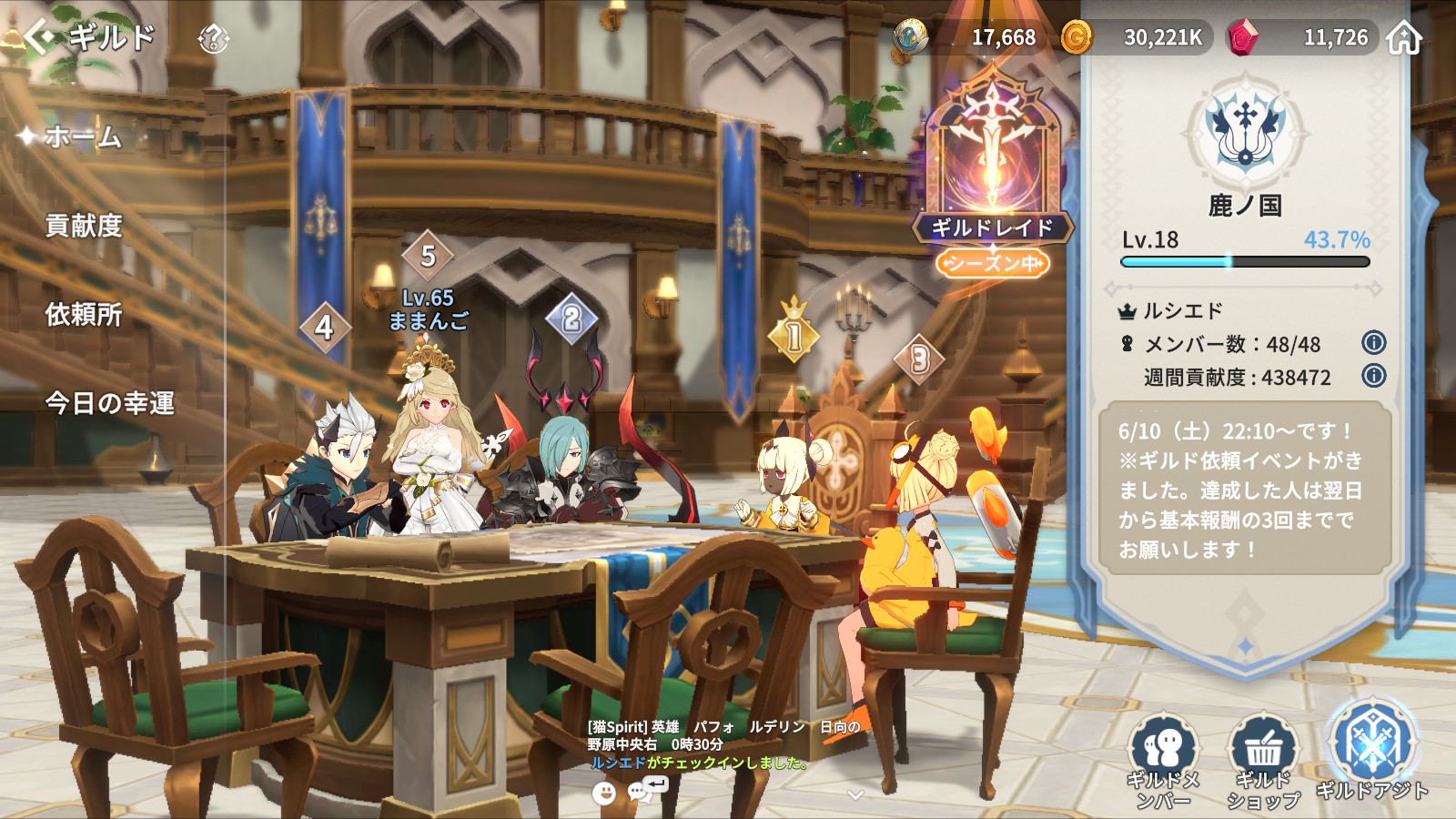Enter the ギルドレイド guild raid
The width and height of the screenshot is (1456, 819).
point(993,173)
